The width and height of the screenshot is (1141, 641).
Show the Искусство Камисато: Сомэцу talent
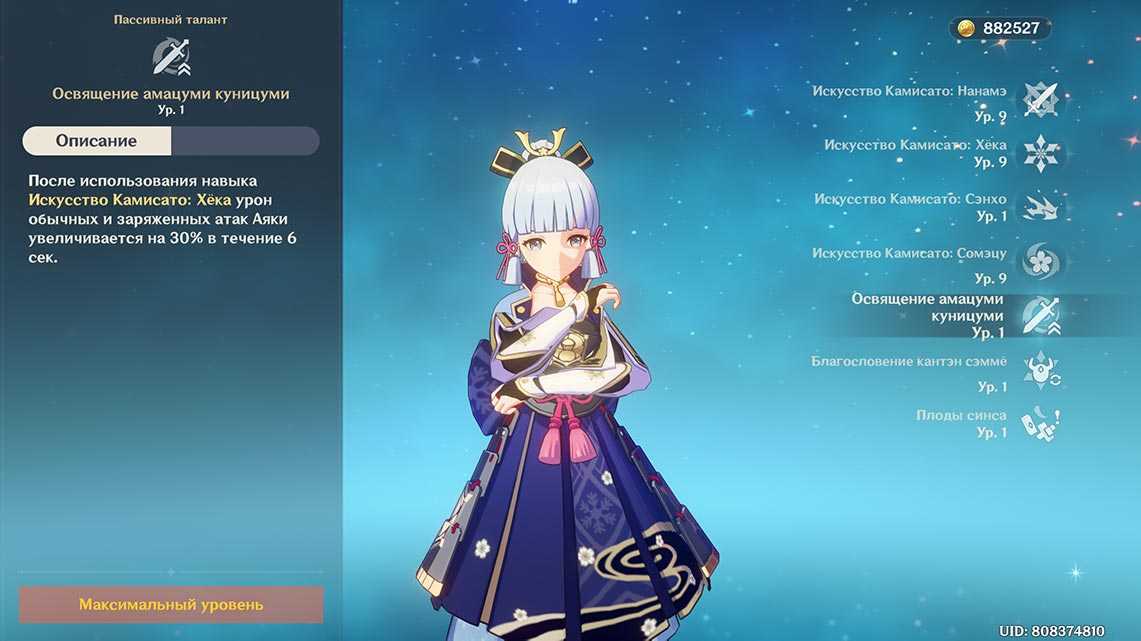(1040, 262)
